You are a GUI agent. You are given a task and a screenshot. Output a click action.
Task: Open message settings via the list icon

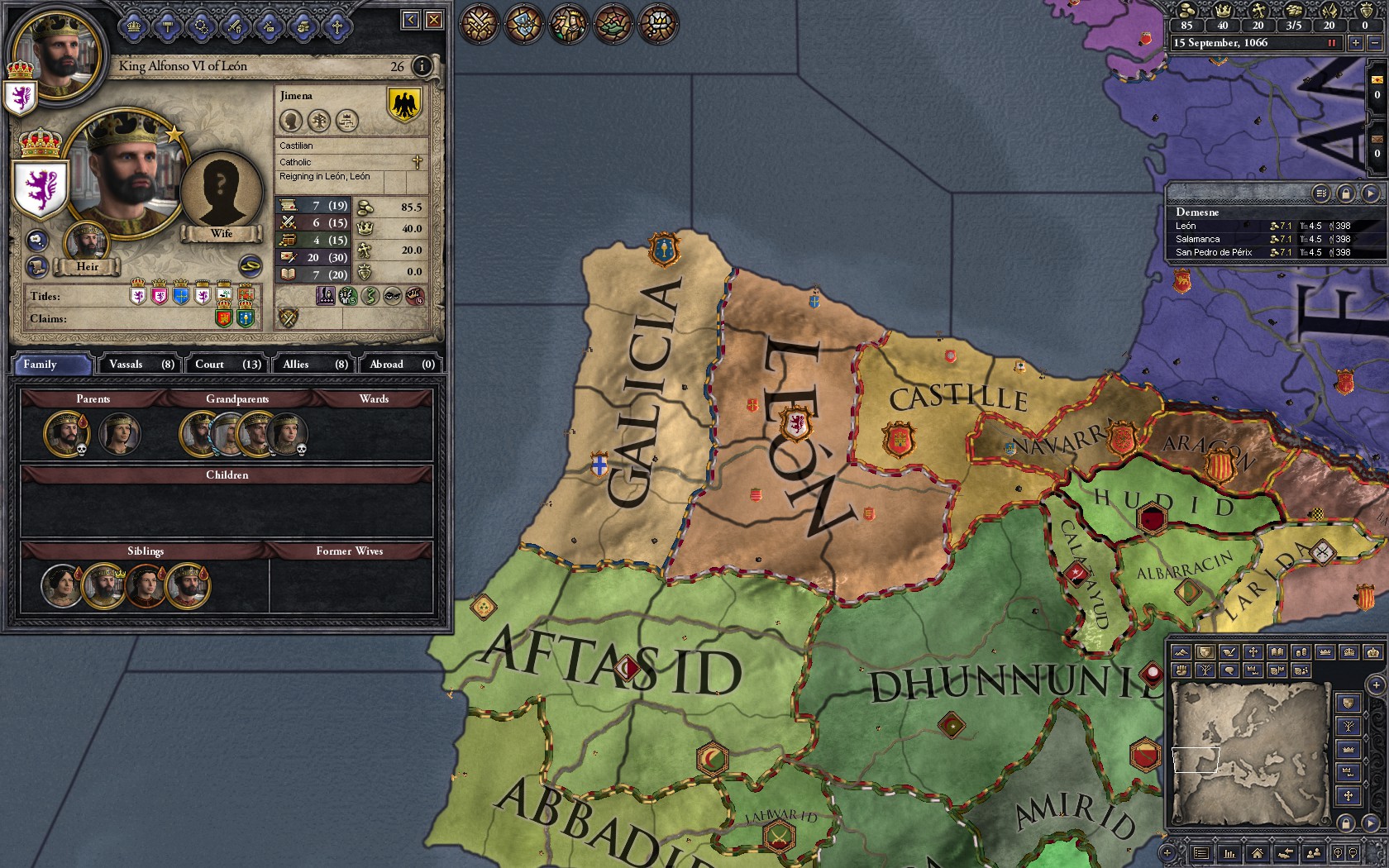[x=1320, y=193]
